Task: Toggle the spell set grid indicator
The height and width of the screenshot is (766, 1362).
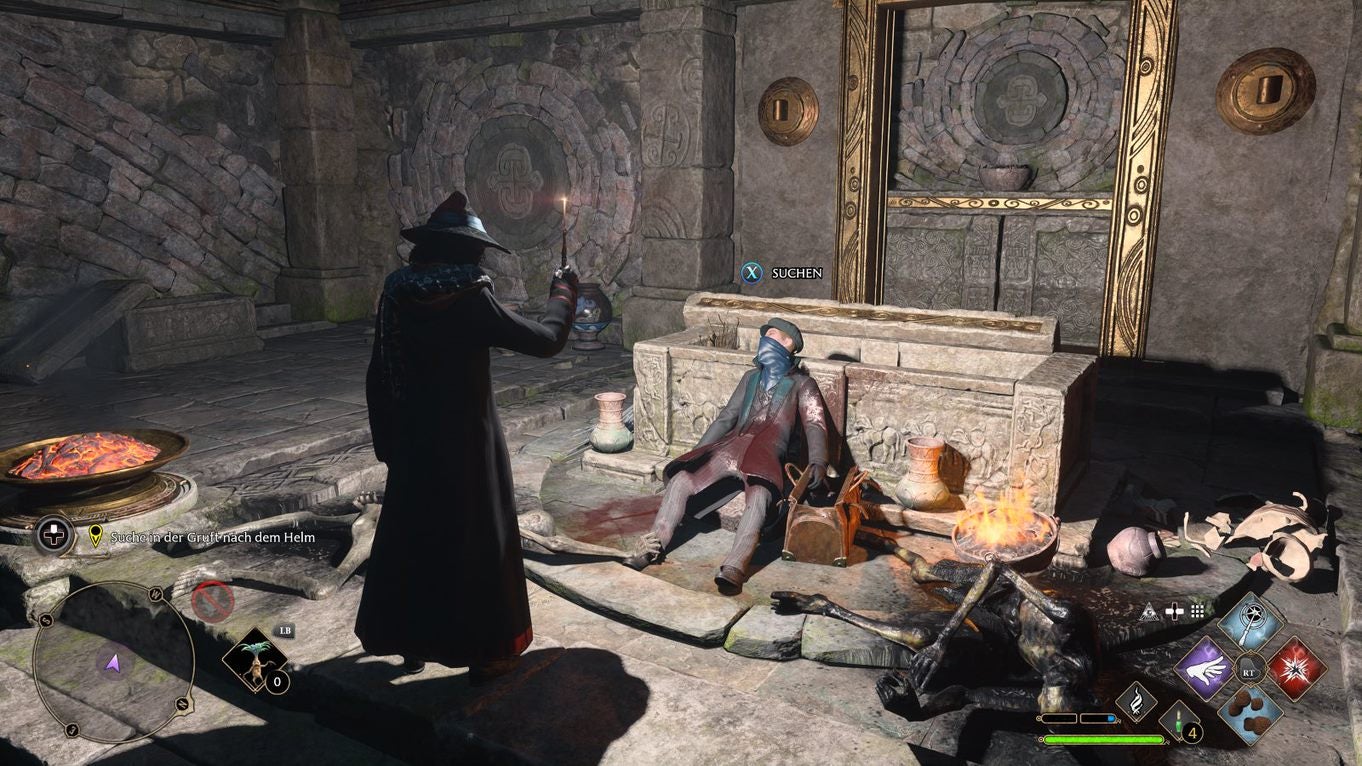Action: 1196,610
